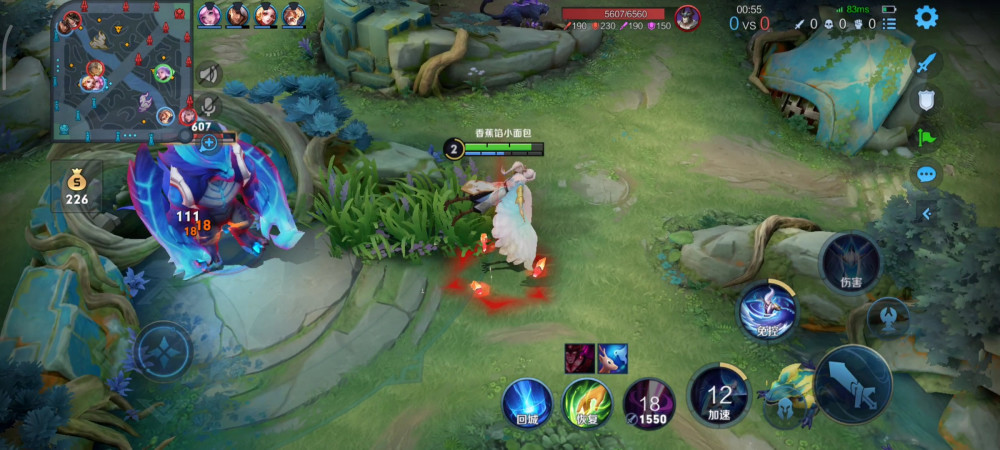
Task: Send the shield retreat signal
Action: [x=927, y=99]
